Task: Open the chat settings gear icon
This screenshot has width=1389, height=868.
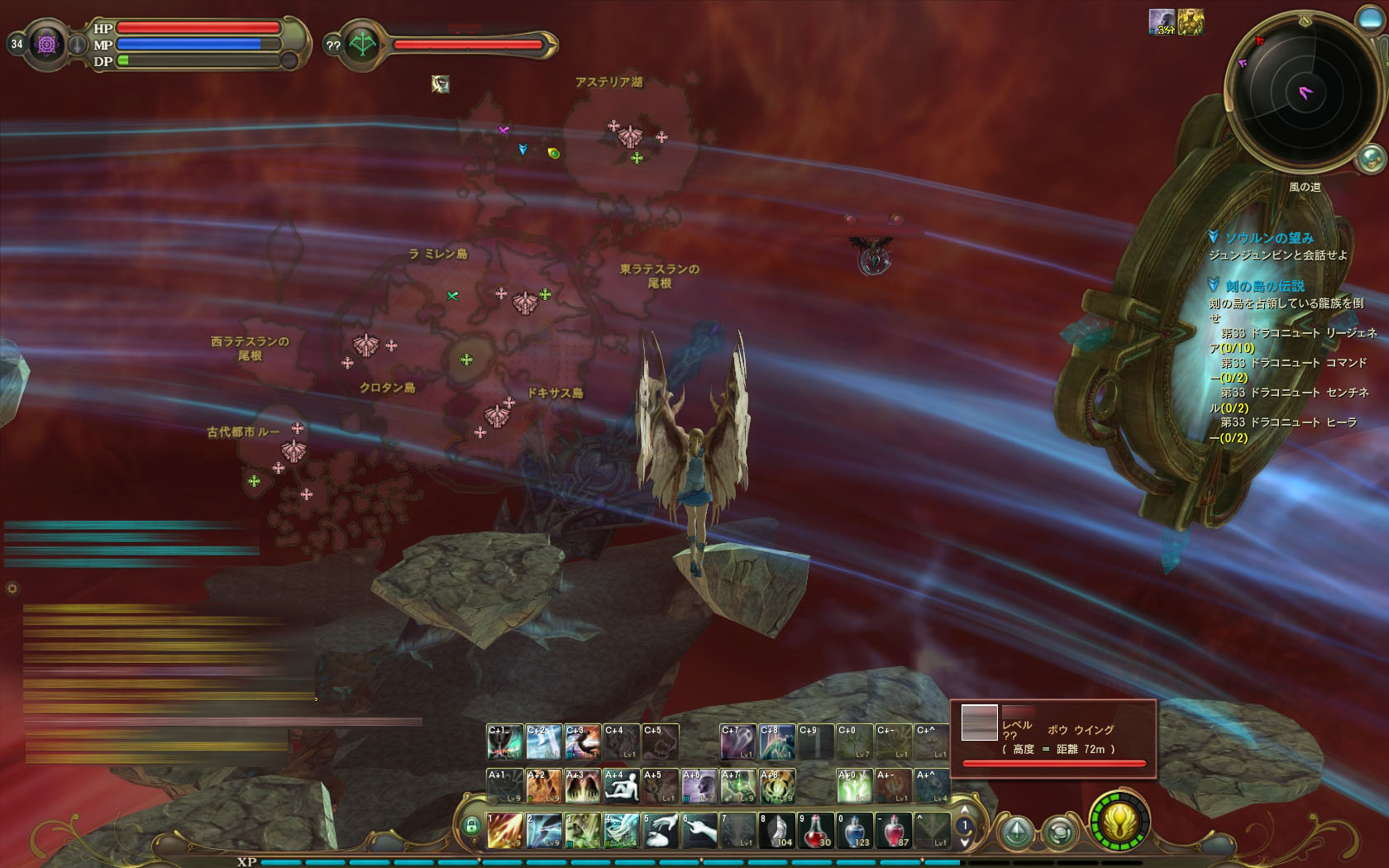Action: tap(12, 589)
